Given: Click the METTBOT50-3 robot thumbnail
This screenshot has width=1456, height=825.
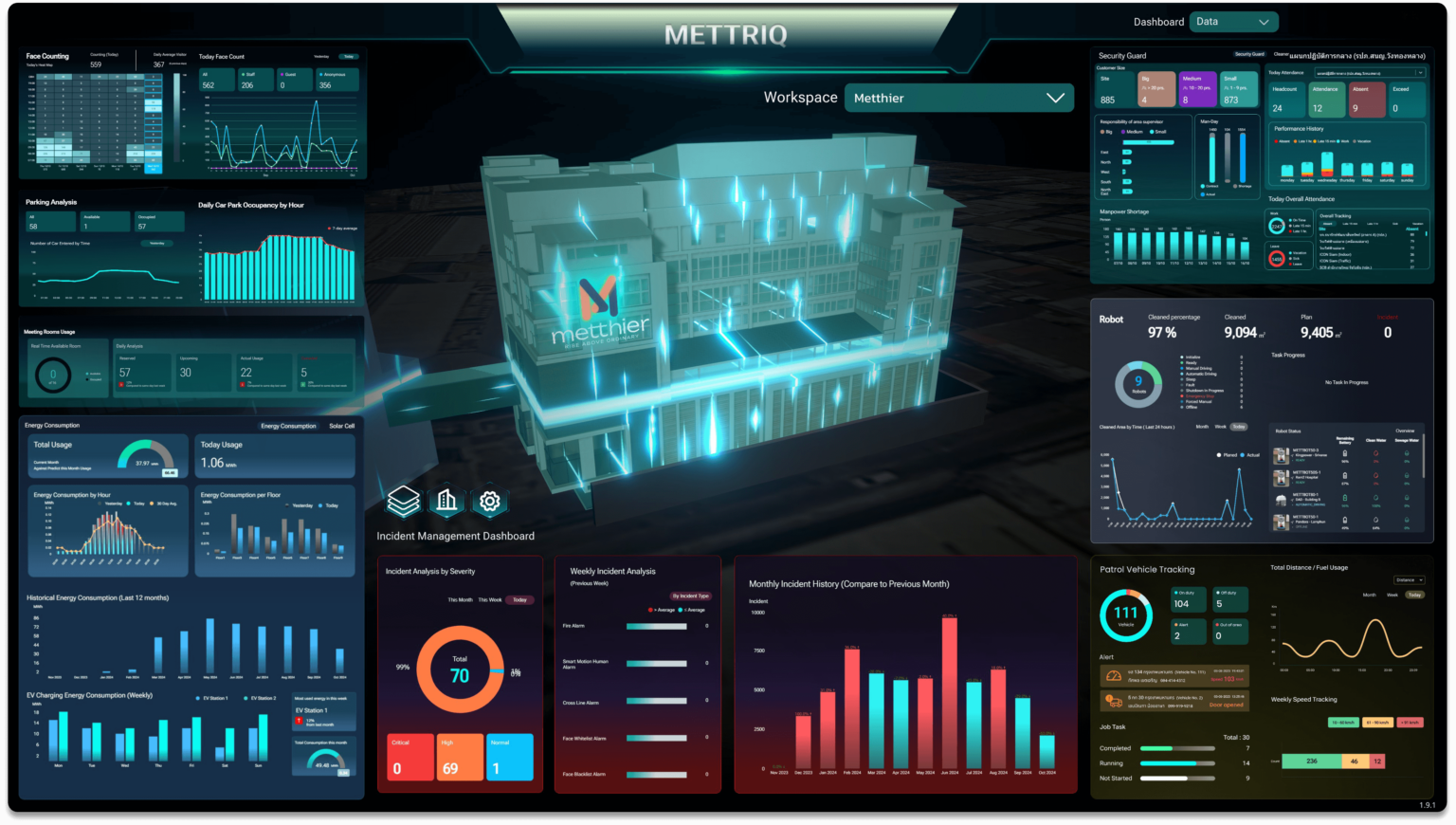Looking at the screenshot, I should point(1282,456).
